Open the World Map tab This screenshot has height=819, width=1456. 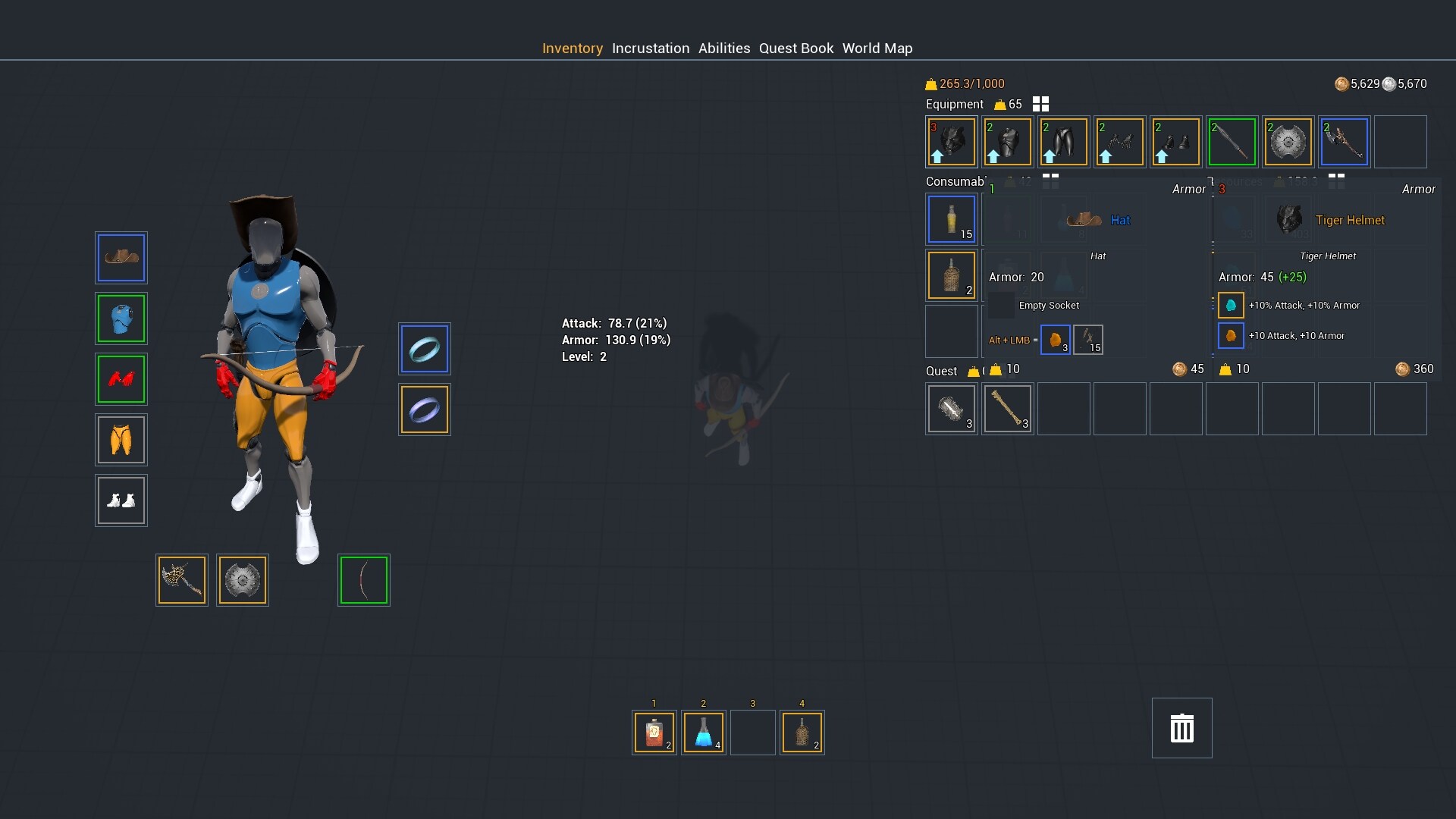tap(877, 48)
